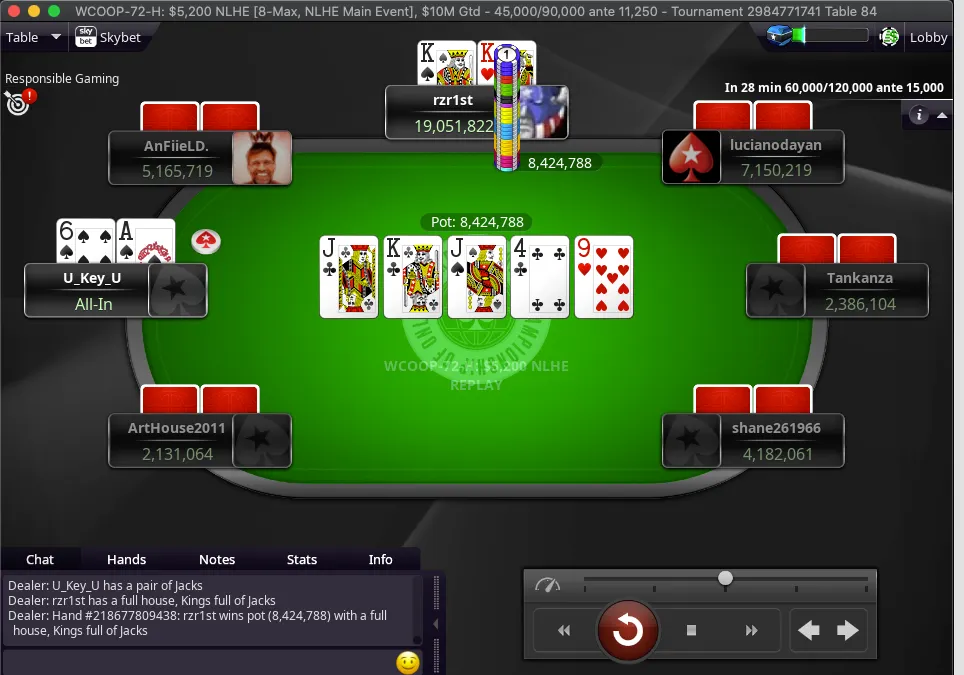Open the Responsible Gaming target icon

18,100
